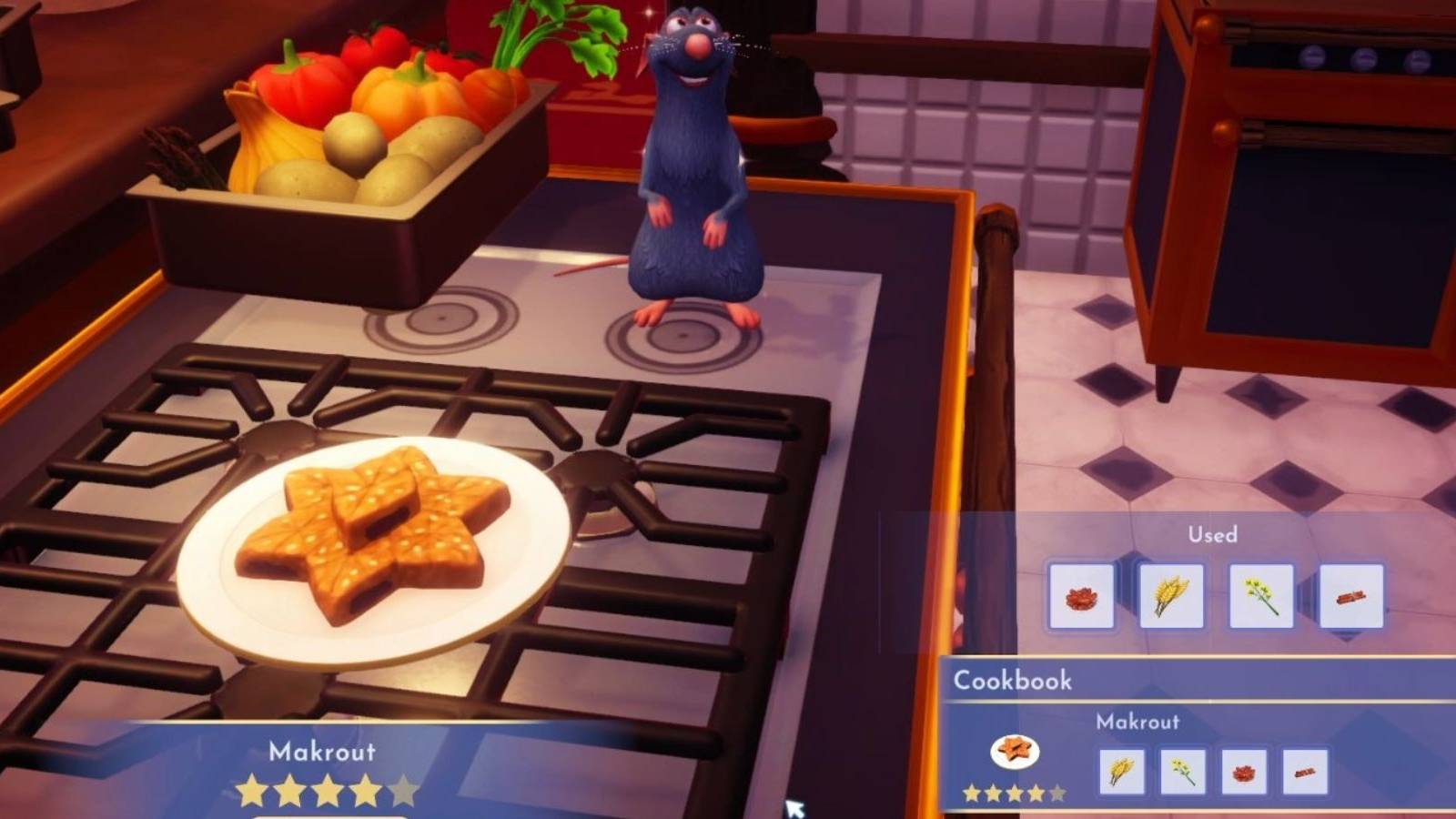Click the Makrout title above the star rating

[x=323, y=753]
